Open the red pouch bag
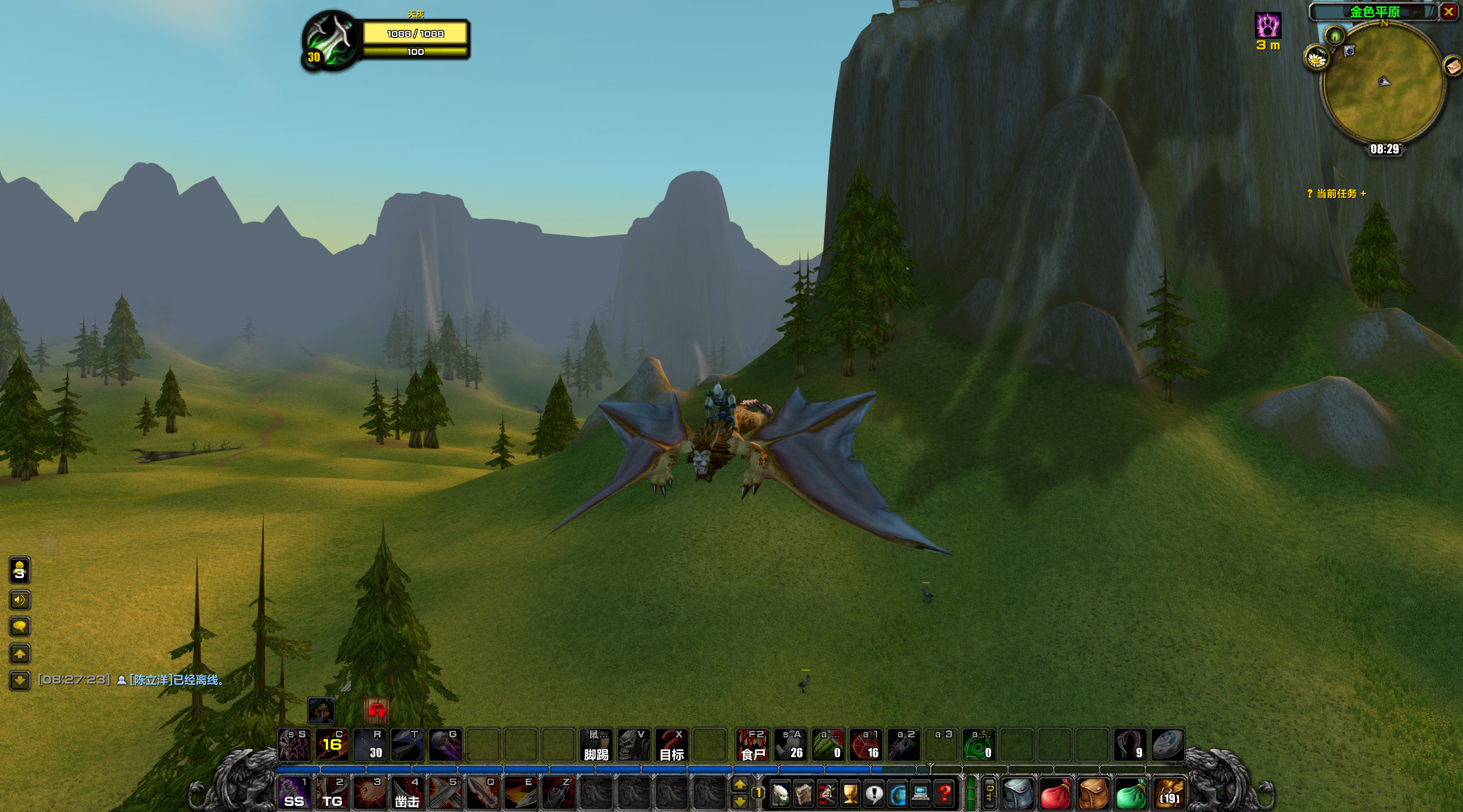This screenshot has width=1463, height=812. click(x=1055, y=795)
